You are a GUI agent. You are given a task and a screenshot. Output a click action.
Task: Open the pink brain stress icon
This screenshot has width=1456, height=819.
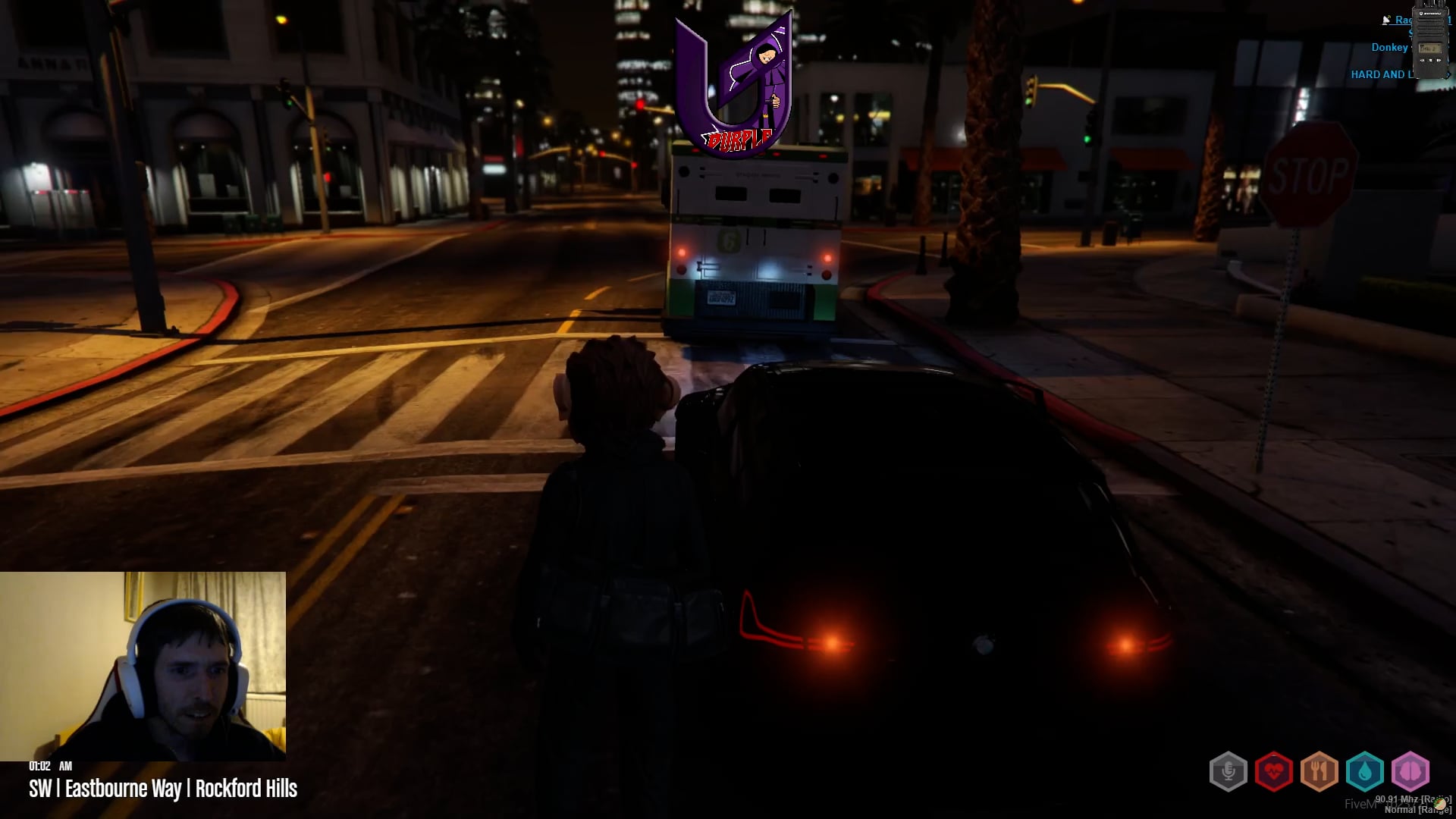pos(1410,772)
